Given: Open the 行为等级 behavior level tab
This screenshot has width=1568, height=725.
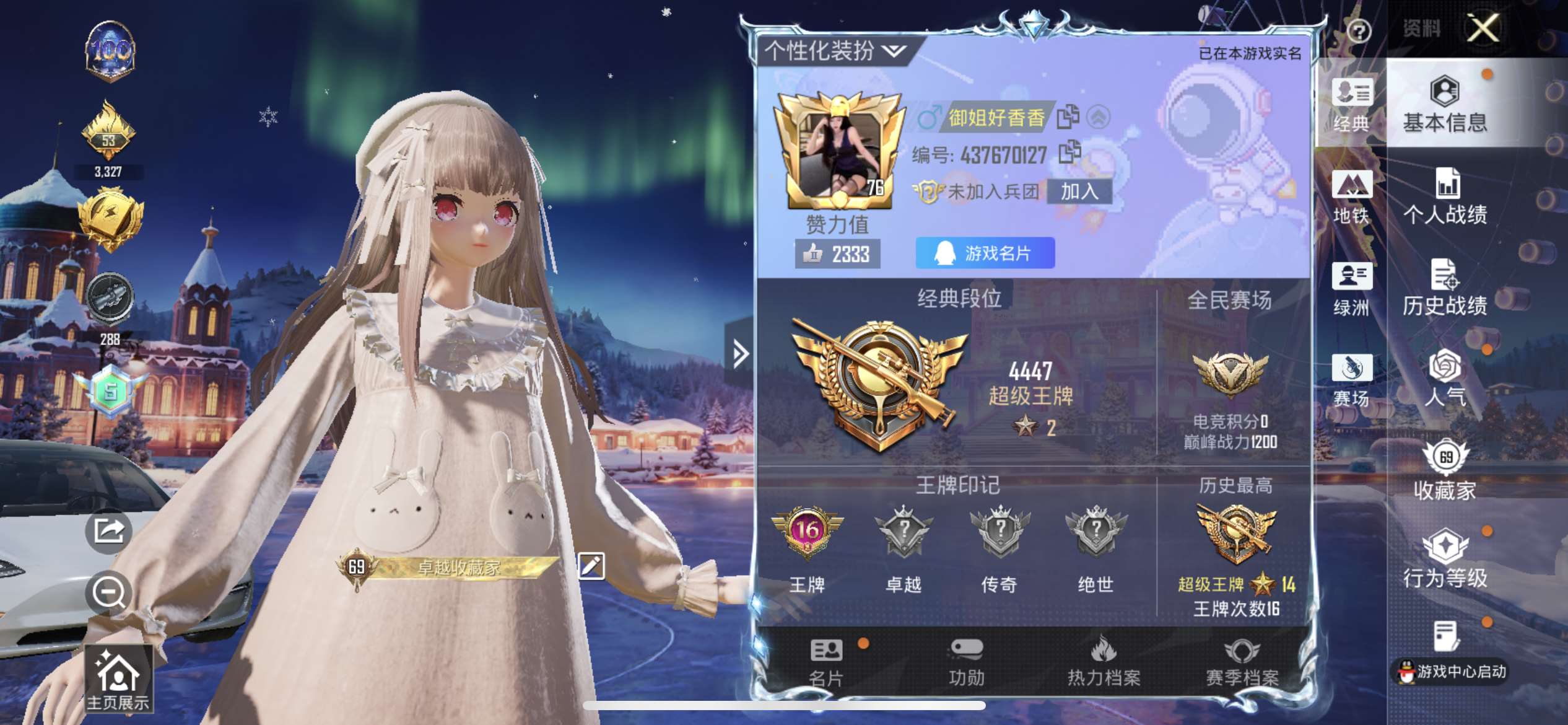Looking at the screenshot, I should point(1444,560).
